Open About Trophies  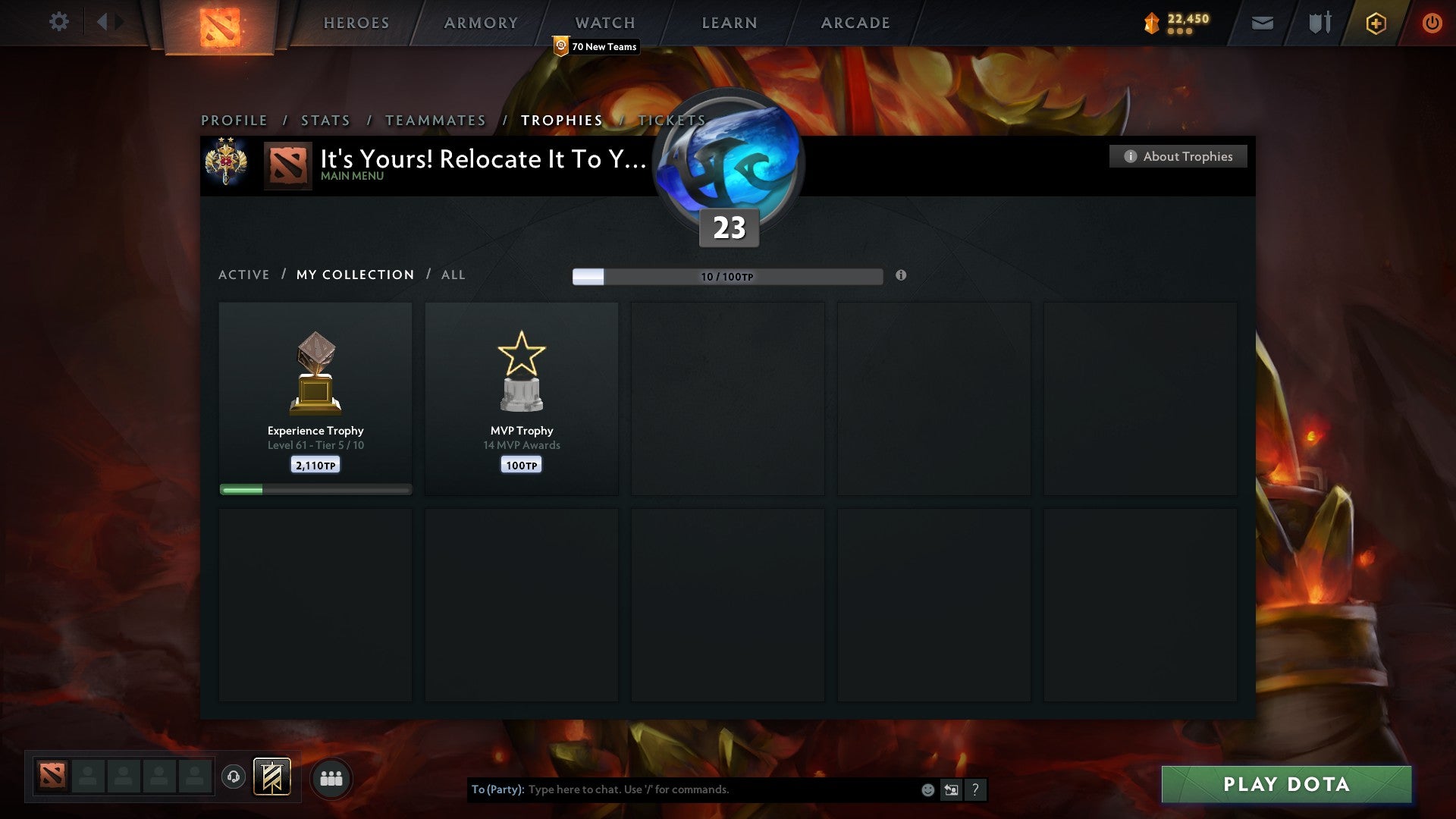[1178, 156]
